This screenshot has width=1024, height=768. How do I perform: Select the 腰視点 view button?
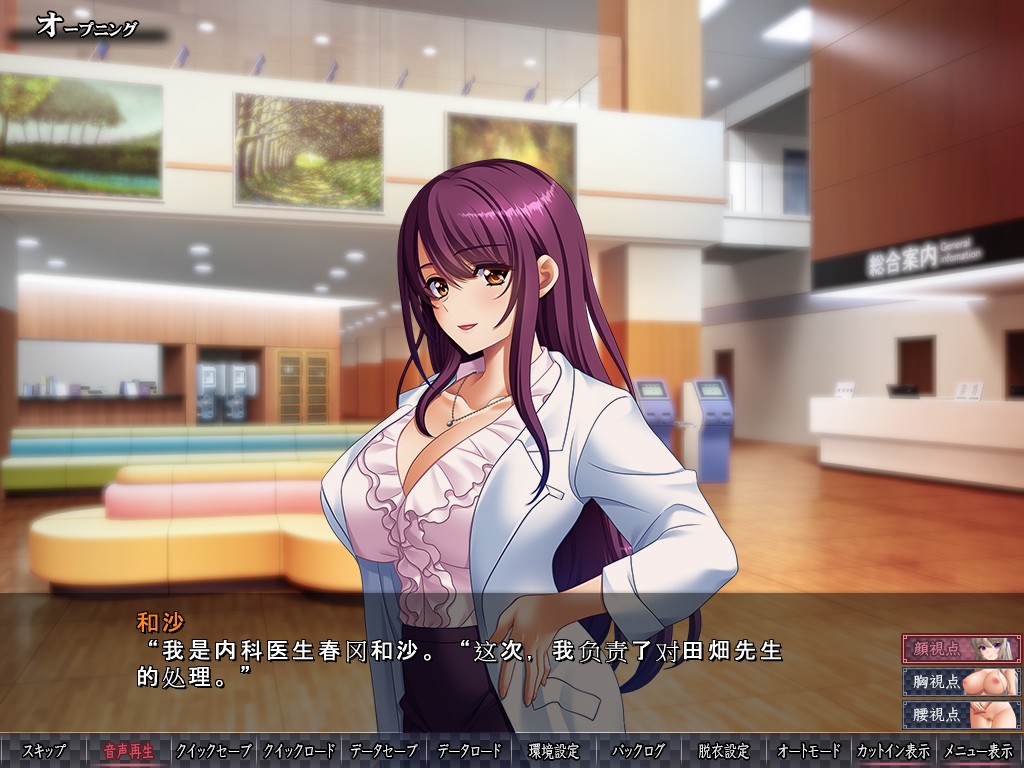(961, 715)
